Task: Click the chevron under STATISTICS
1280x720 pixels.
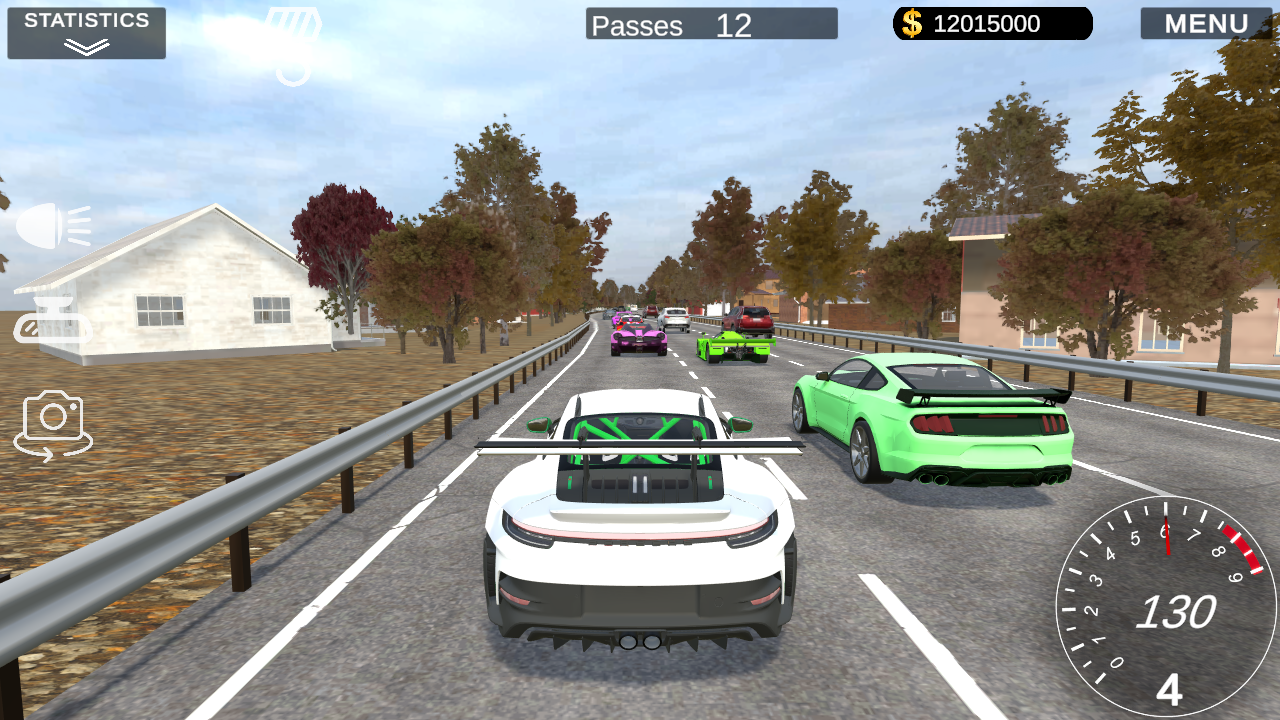Action: click(85, 44)
